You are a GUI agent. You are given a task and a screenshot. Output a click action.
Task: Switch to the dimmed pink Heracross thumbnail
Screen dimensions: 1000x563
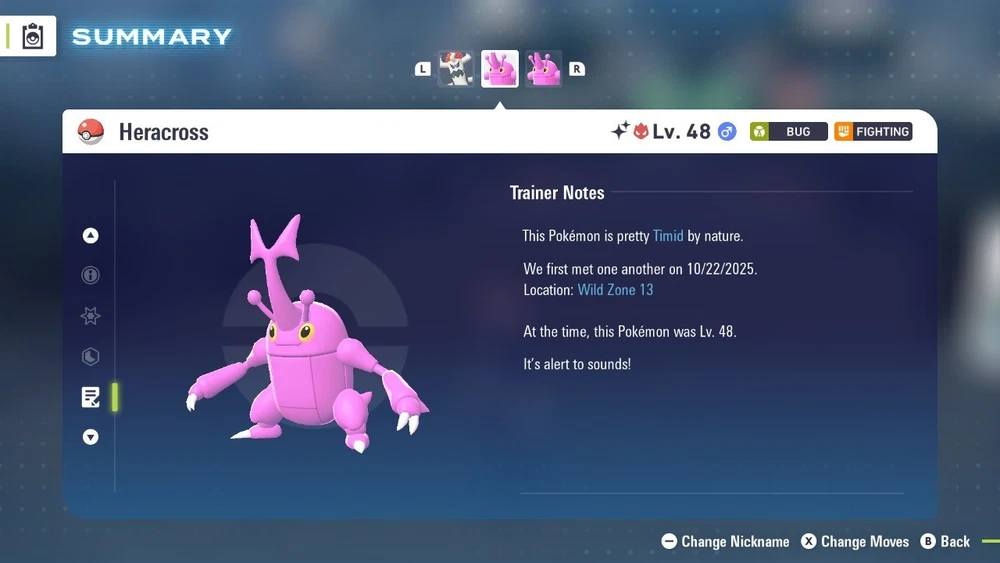[x=544, y=69]
